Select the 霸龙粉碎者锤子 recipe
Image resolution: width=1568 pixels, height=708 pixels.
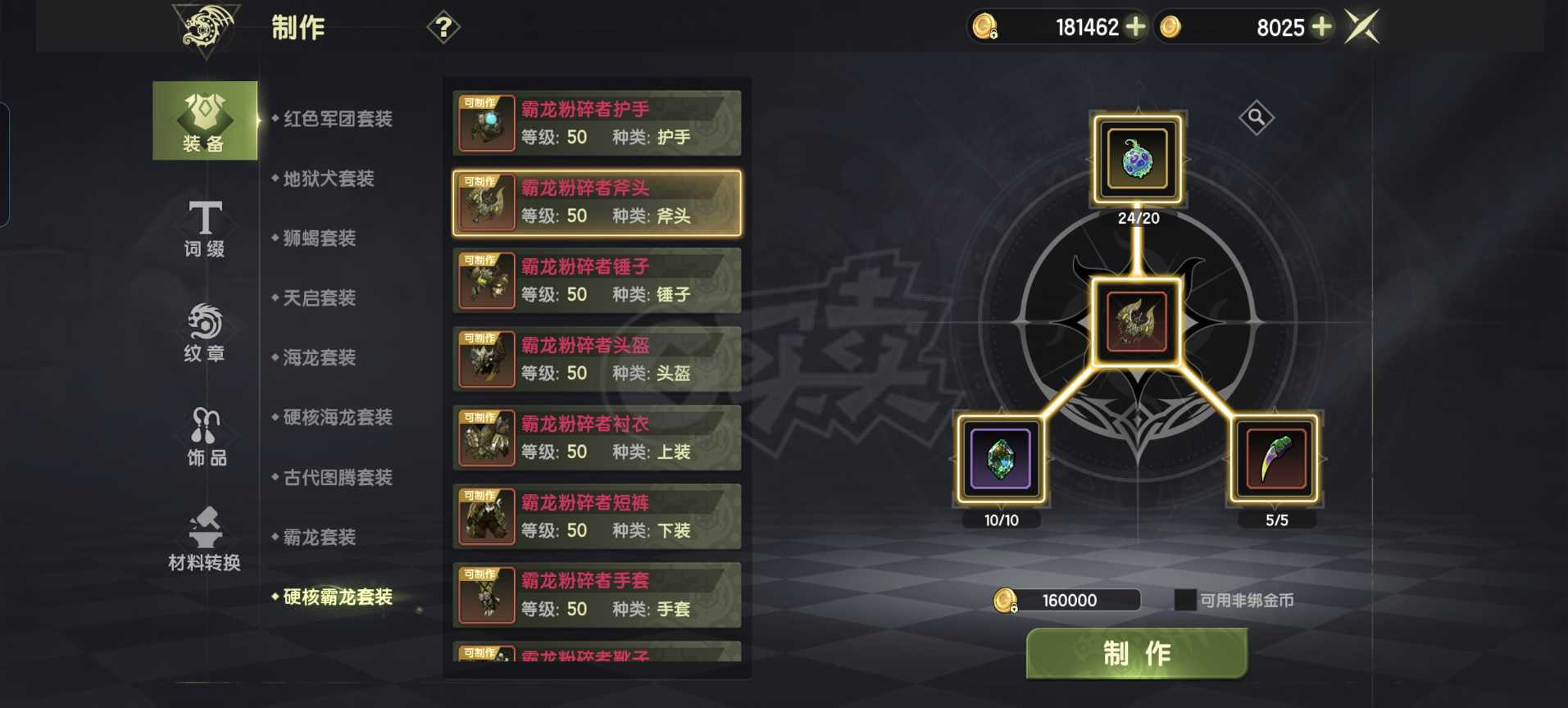tap(596, 279)
